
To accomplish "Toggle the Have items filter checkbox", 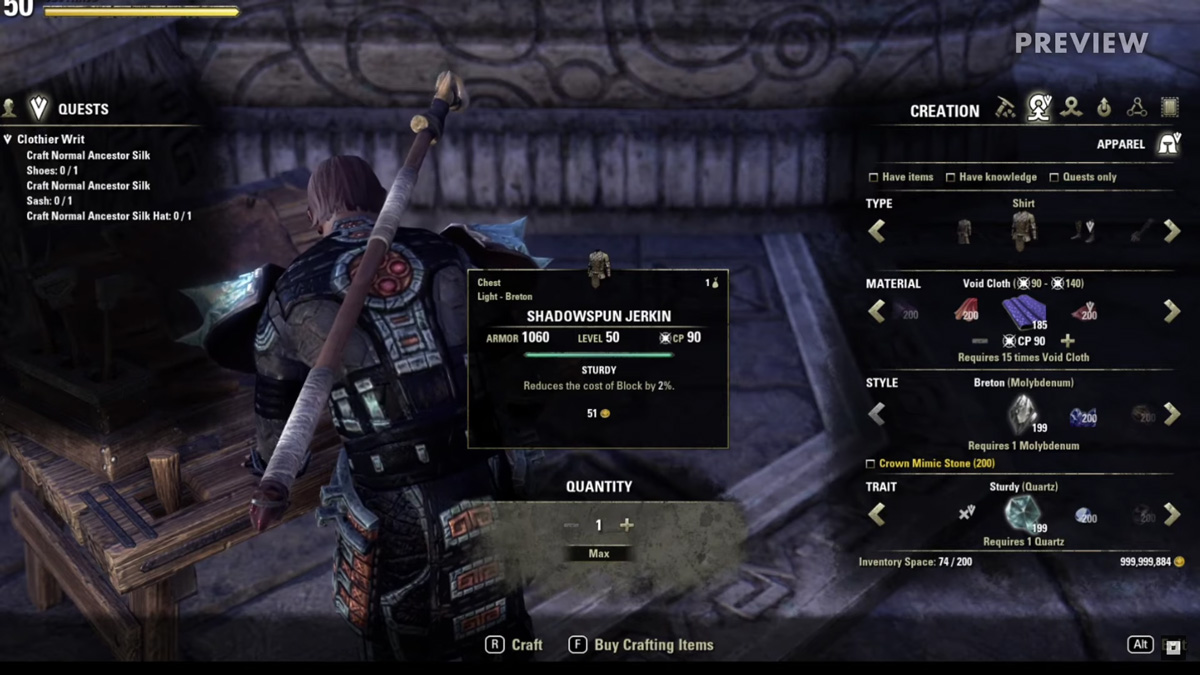I will (874, 178).
